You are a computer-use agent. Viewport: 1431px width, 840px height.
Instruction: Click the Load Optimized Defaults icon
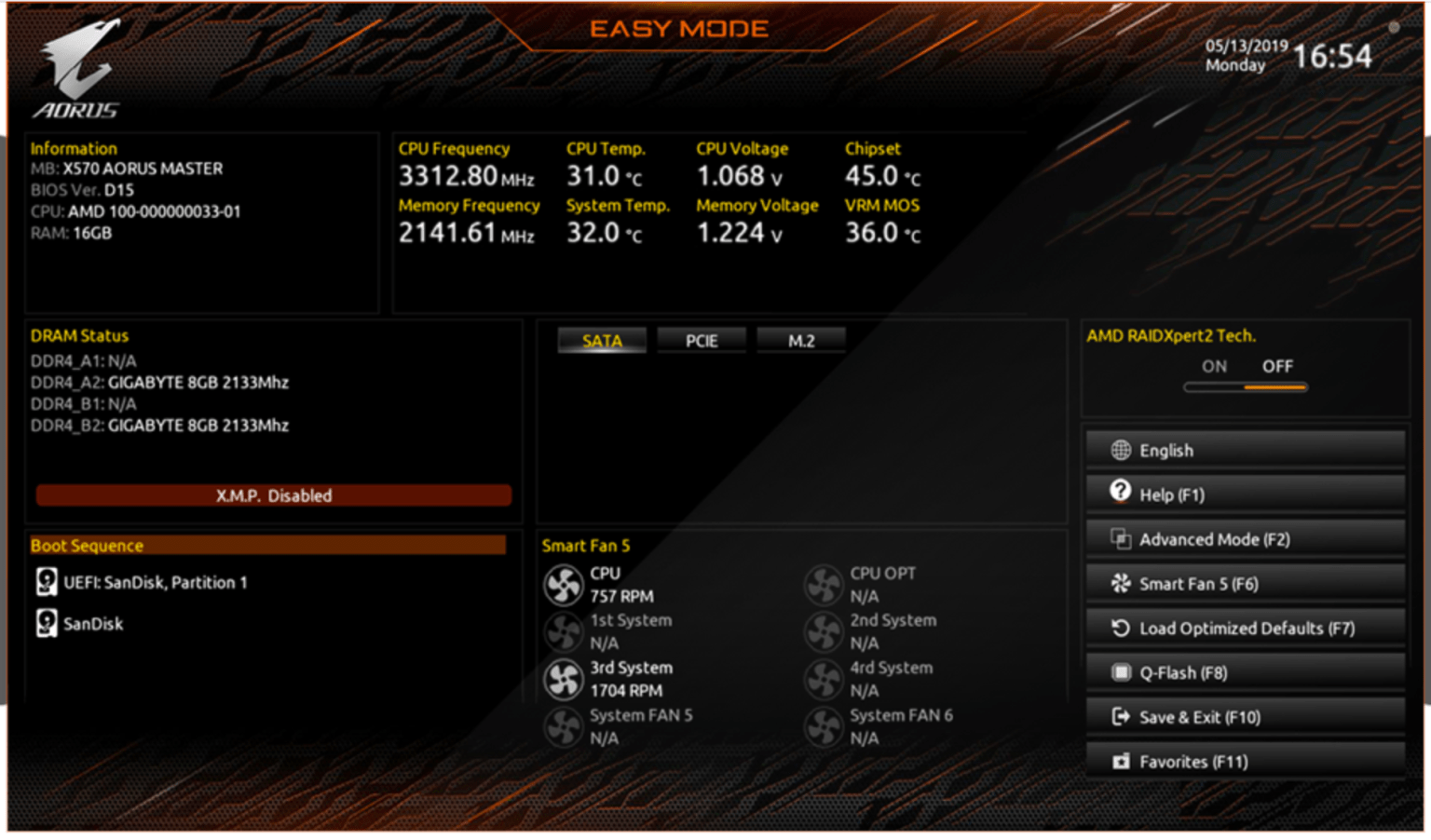(1119, 628)
